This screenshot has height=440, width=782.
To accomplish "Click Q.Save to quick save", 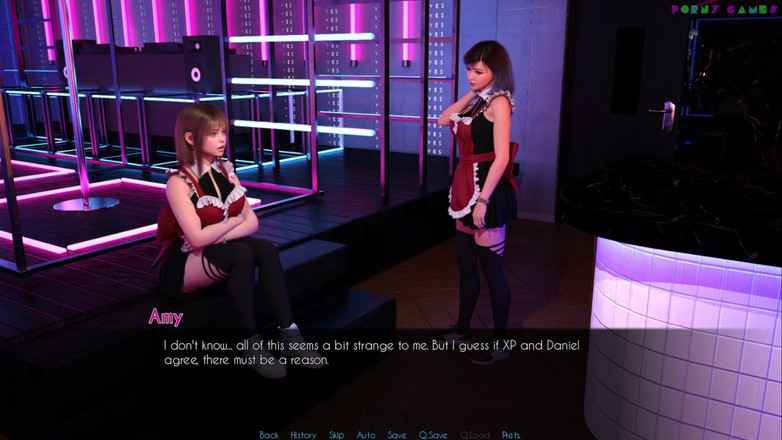I will coord(433,435).
